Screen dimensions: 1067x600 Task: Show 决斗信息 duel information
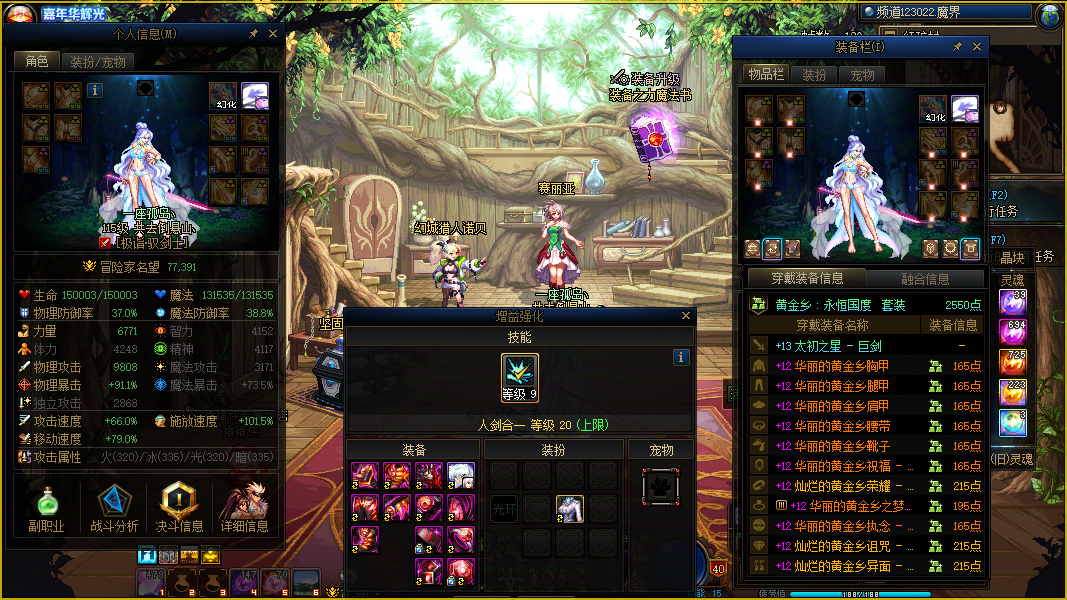coord(179,510)
